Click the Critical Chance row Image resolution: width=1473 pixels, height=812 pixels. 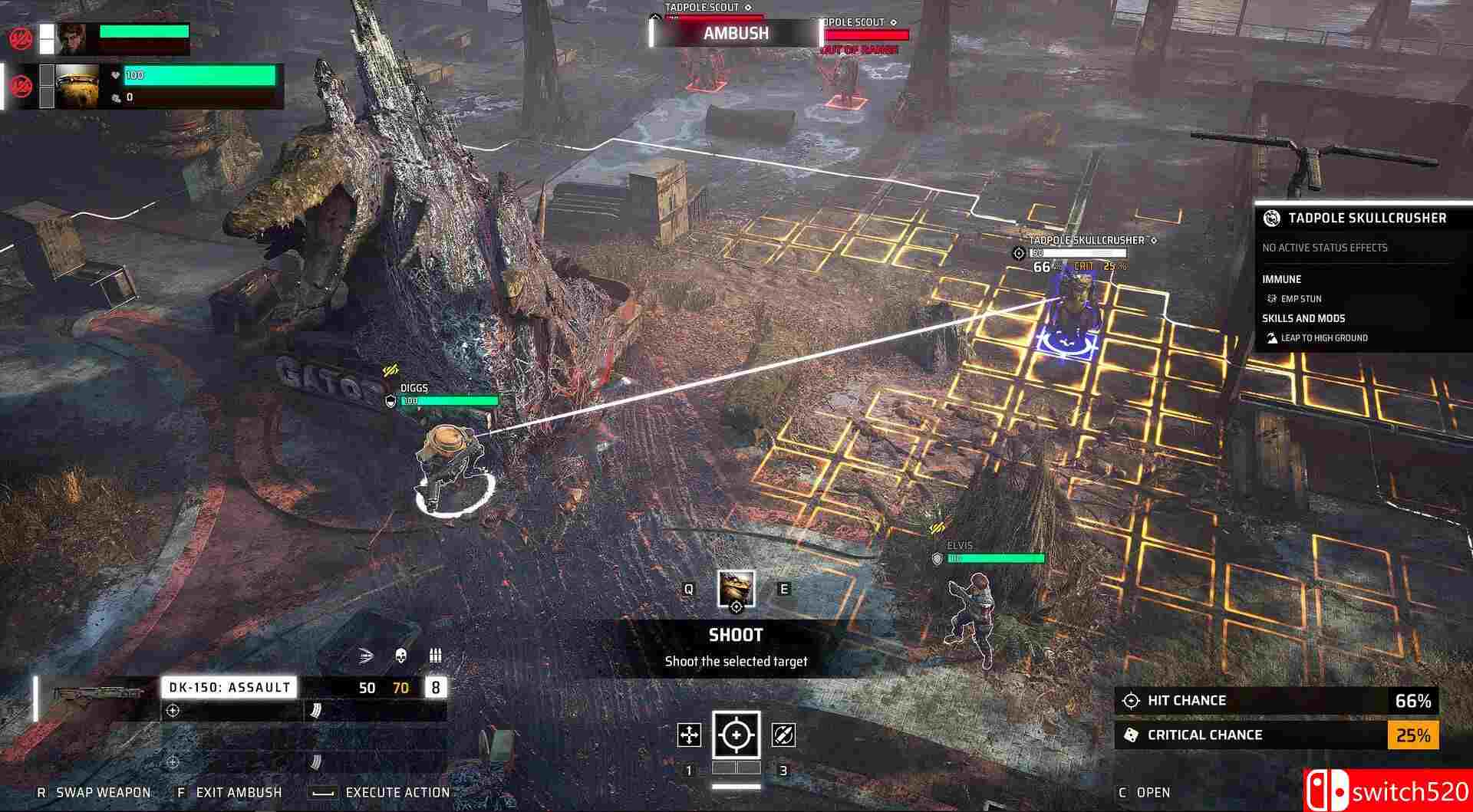1275,735
